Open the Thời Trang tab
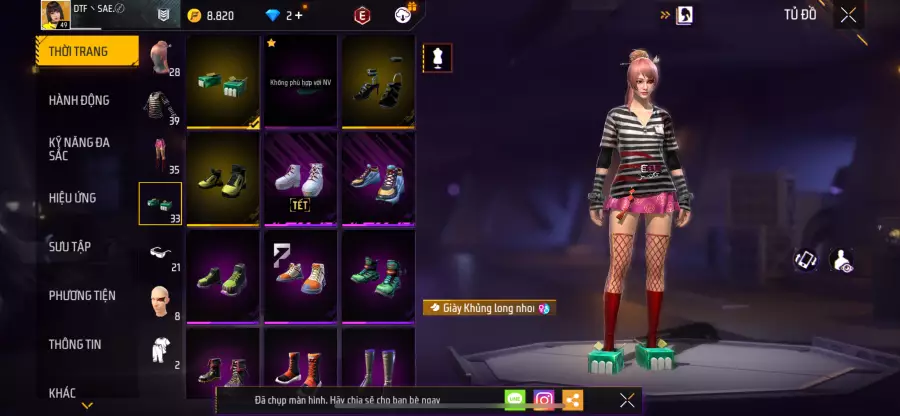The height and width of the screenshot is (416, 900). (87, 50)
